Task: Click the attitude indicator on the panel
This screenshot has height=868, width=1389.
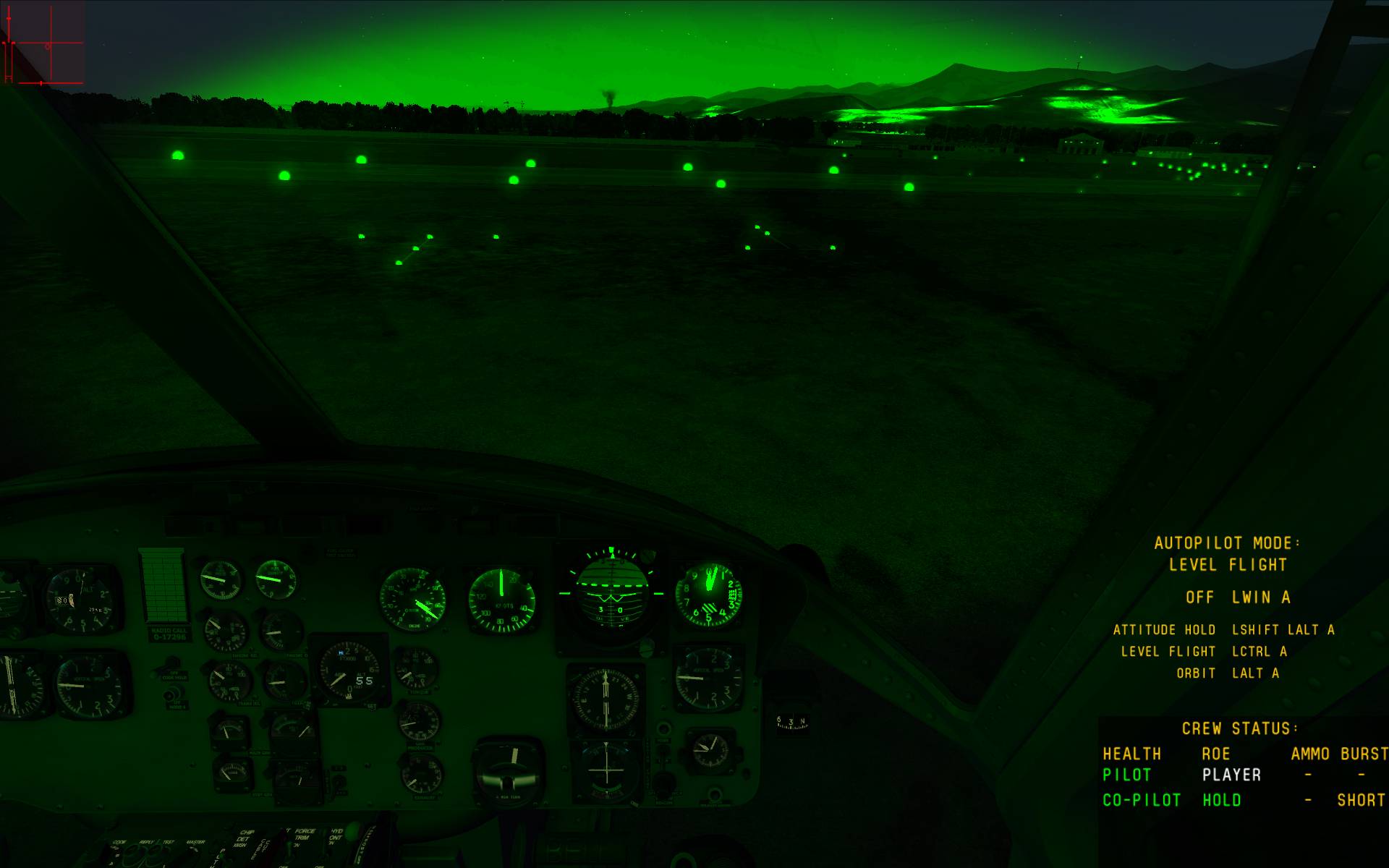Action: tap(612, 590)
